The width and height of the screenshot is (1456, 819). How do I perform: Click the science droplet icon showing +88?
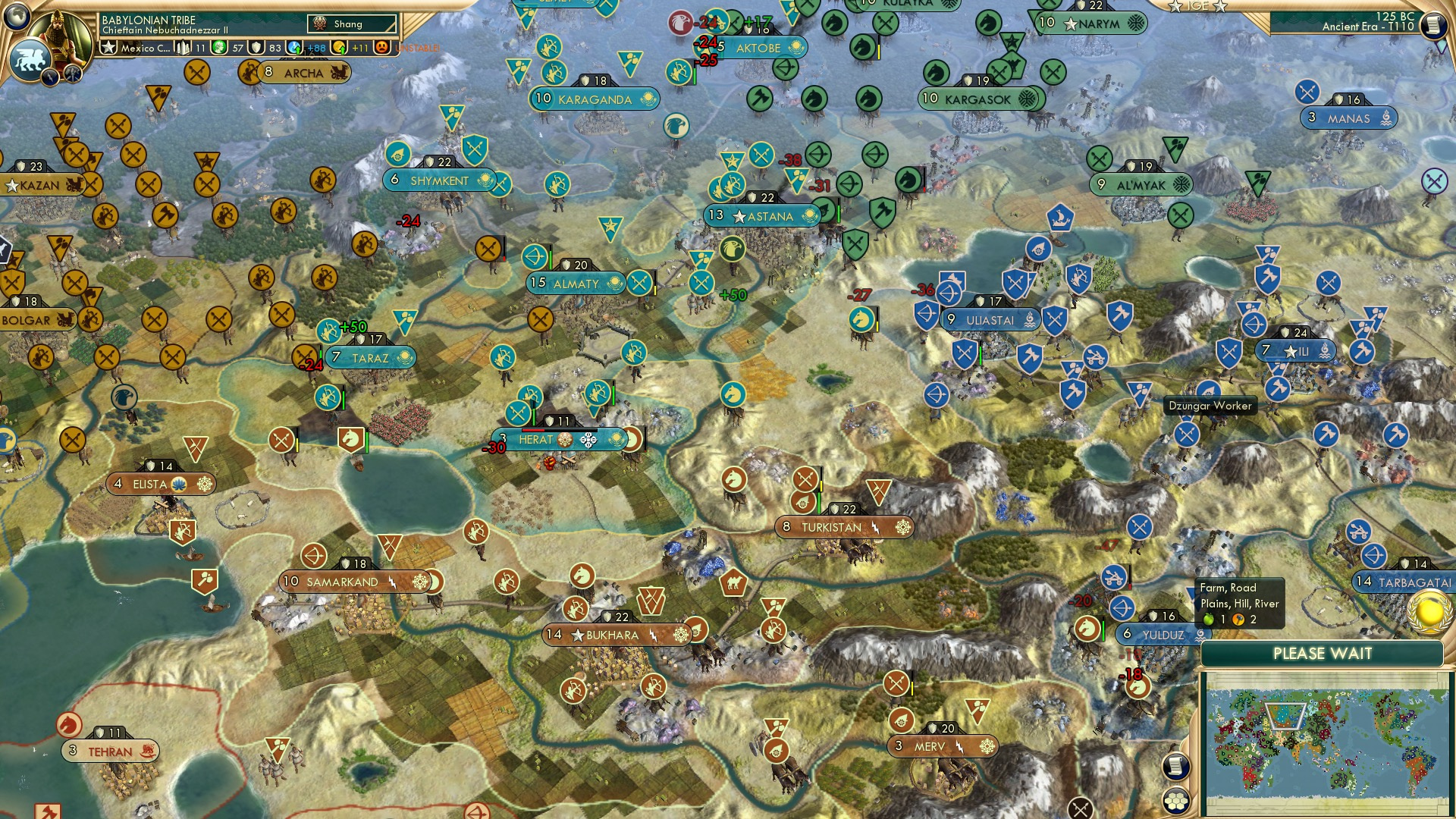coord(294,47)
